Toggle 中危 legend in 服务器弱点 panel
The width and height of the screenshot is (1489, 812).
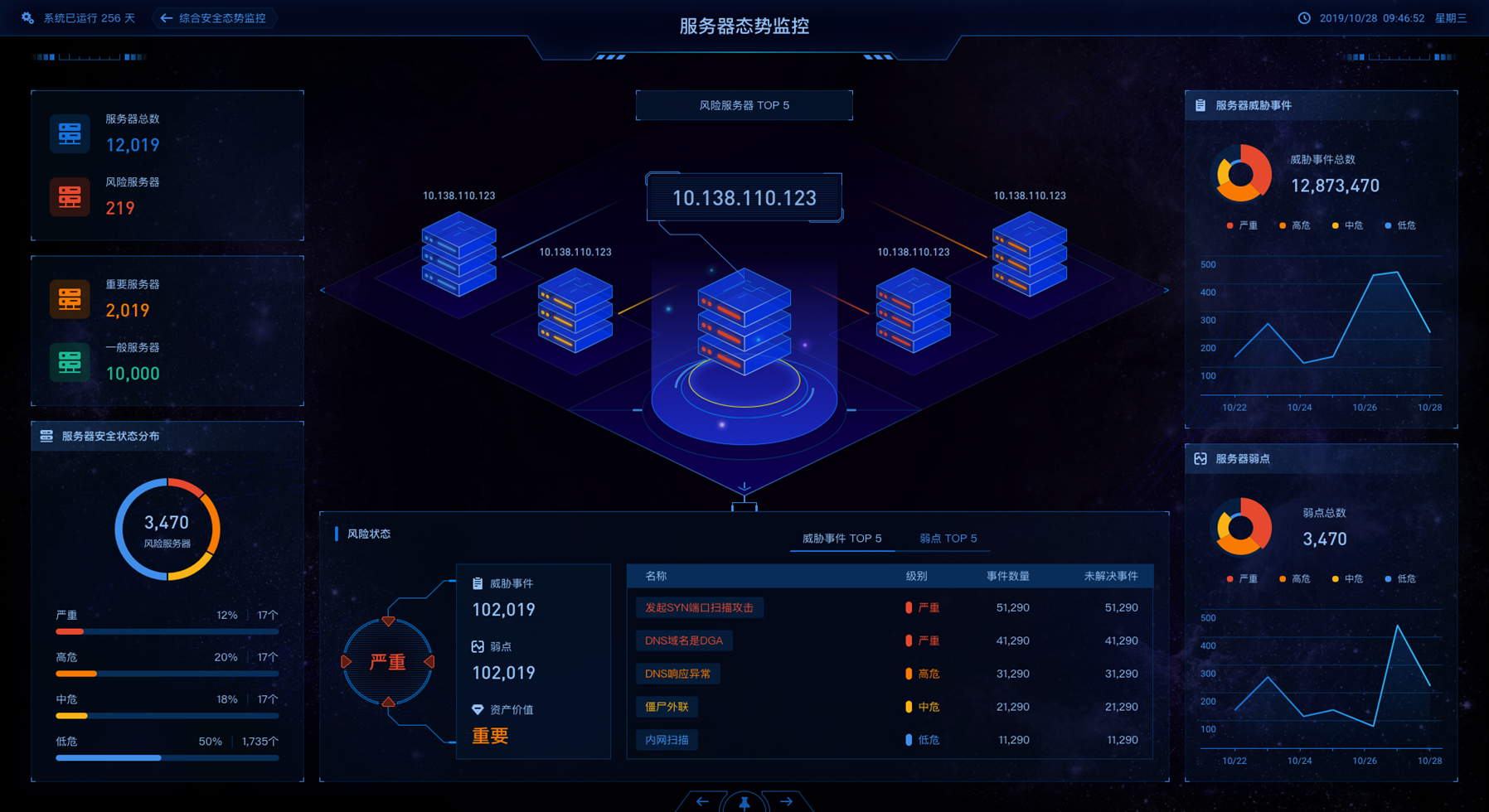tap(1347, 579)
